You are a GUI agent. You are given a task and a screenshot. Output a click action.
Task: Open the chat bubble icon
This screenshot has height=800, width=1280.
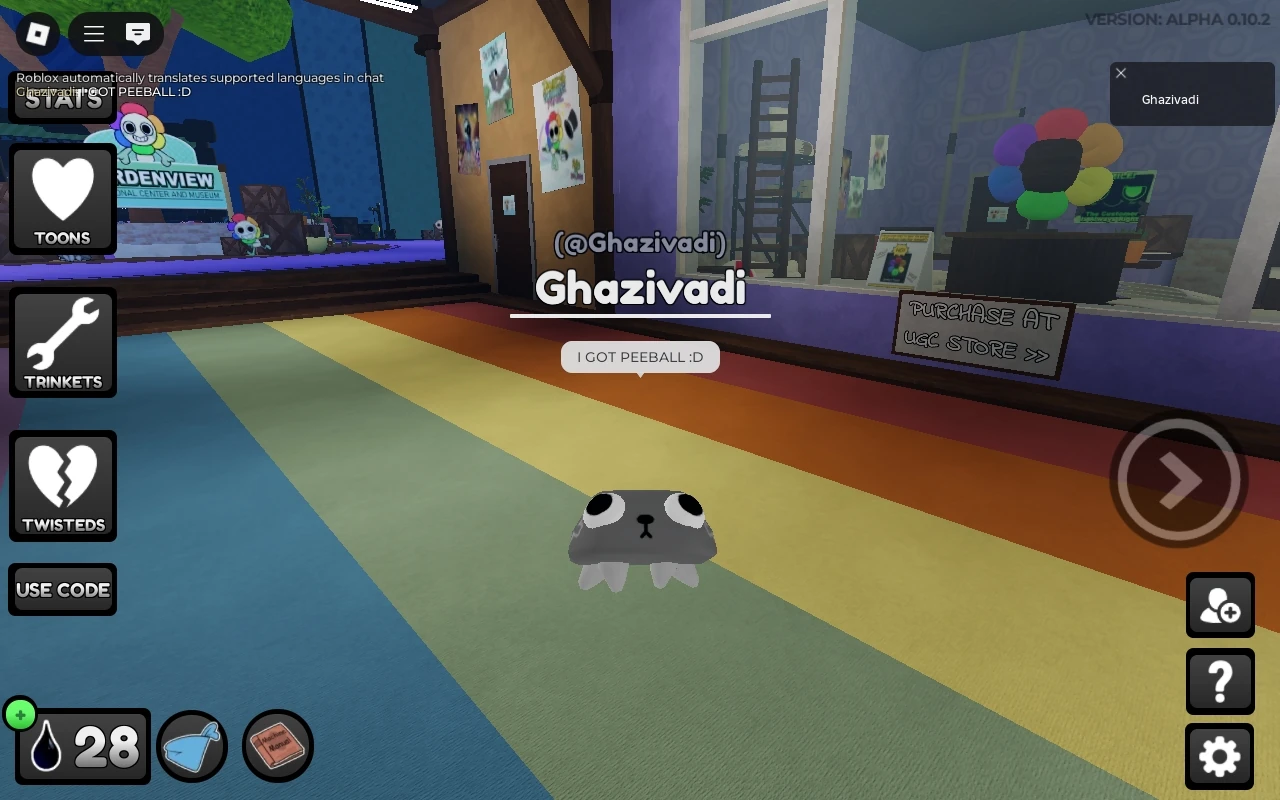138,33
